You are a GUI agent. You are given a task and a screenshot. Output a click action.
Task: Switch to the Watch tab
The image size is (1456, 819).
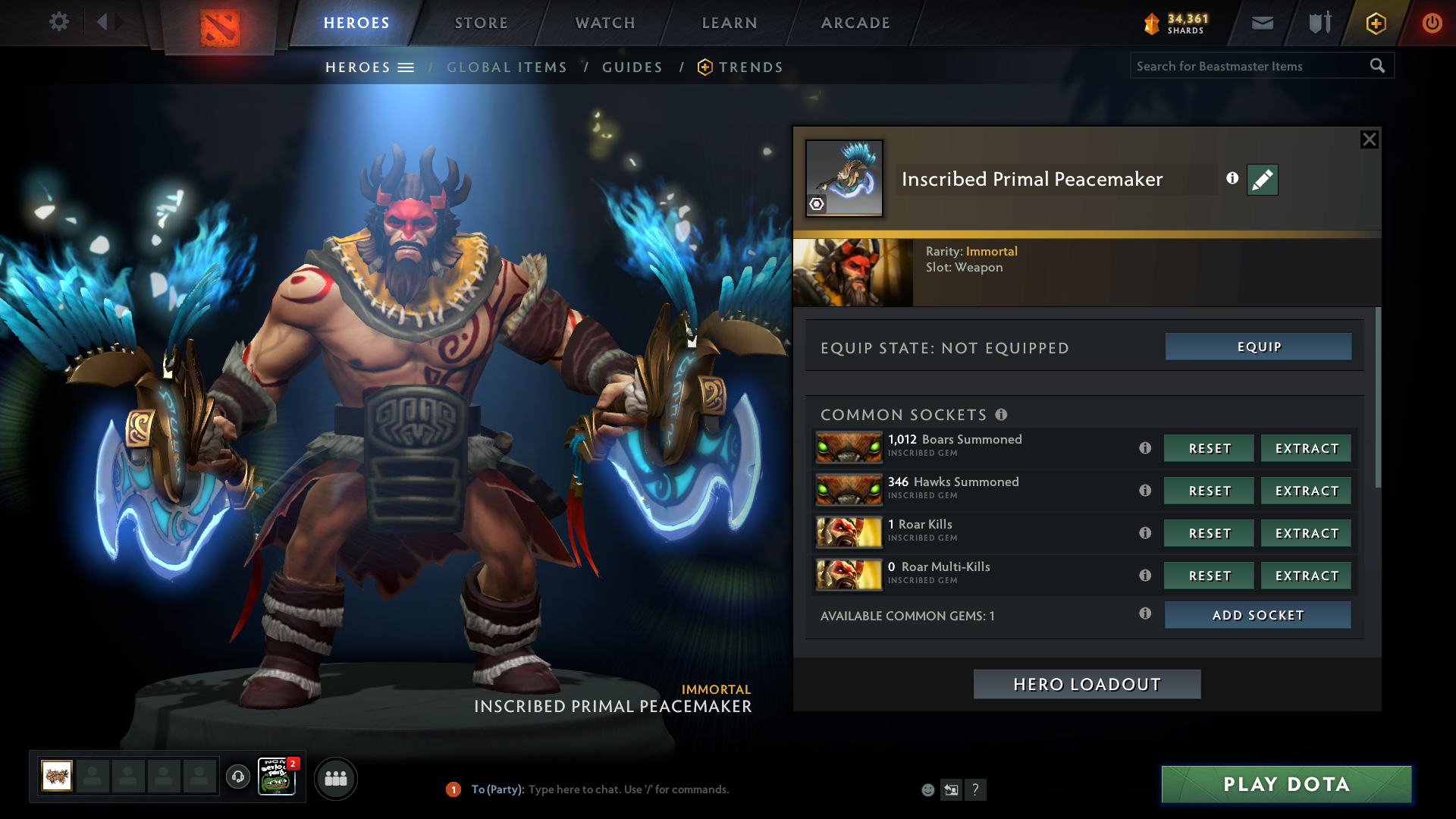point(605,23)
